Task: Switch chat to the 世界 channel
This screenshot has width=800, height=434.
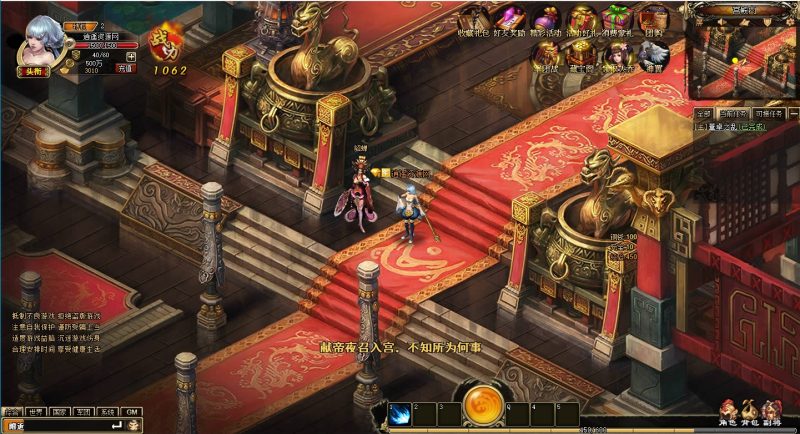Action: (34, 411)
